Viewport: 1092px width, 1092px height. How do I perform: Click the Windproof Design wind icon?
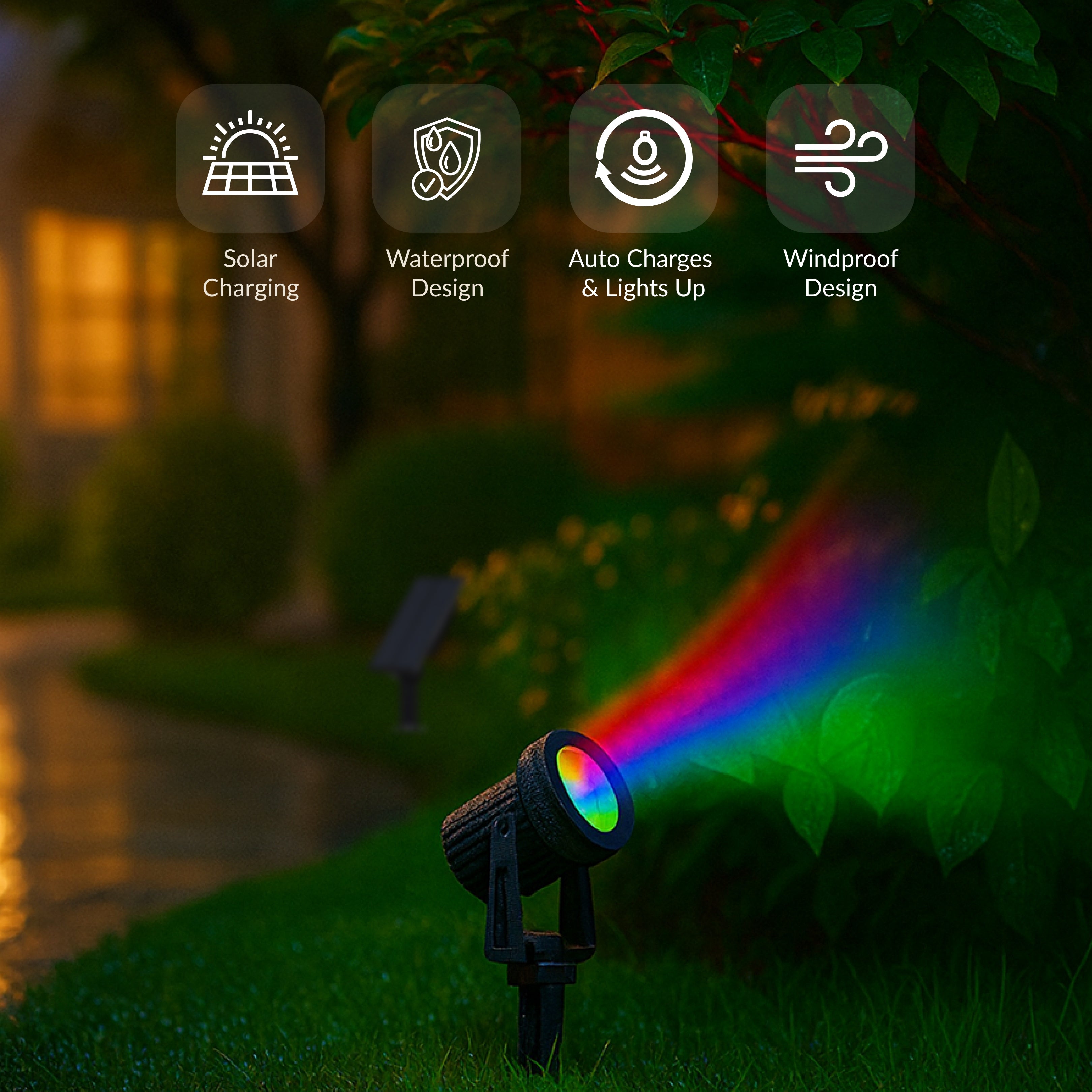click(x=841, y=158)
